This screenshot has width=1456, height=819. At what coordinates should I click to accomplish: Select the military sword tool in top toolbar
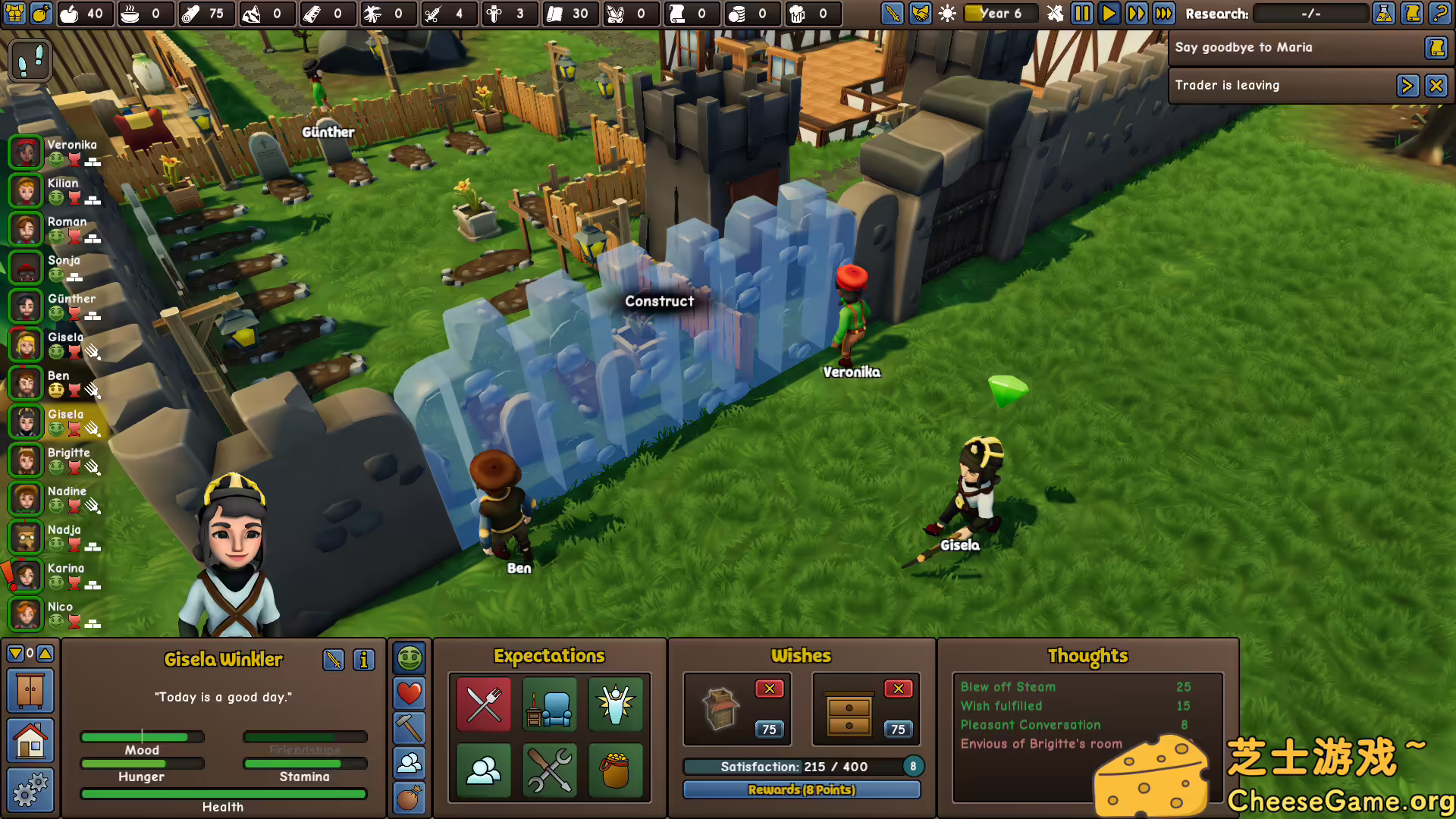892,13
